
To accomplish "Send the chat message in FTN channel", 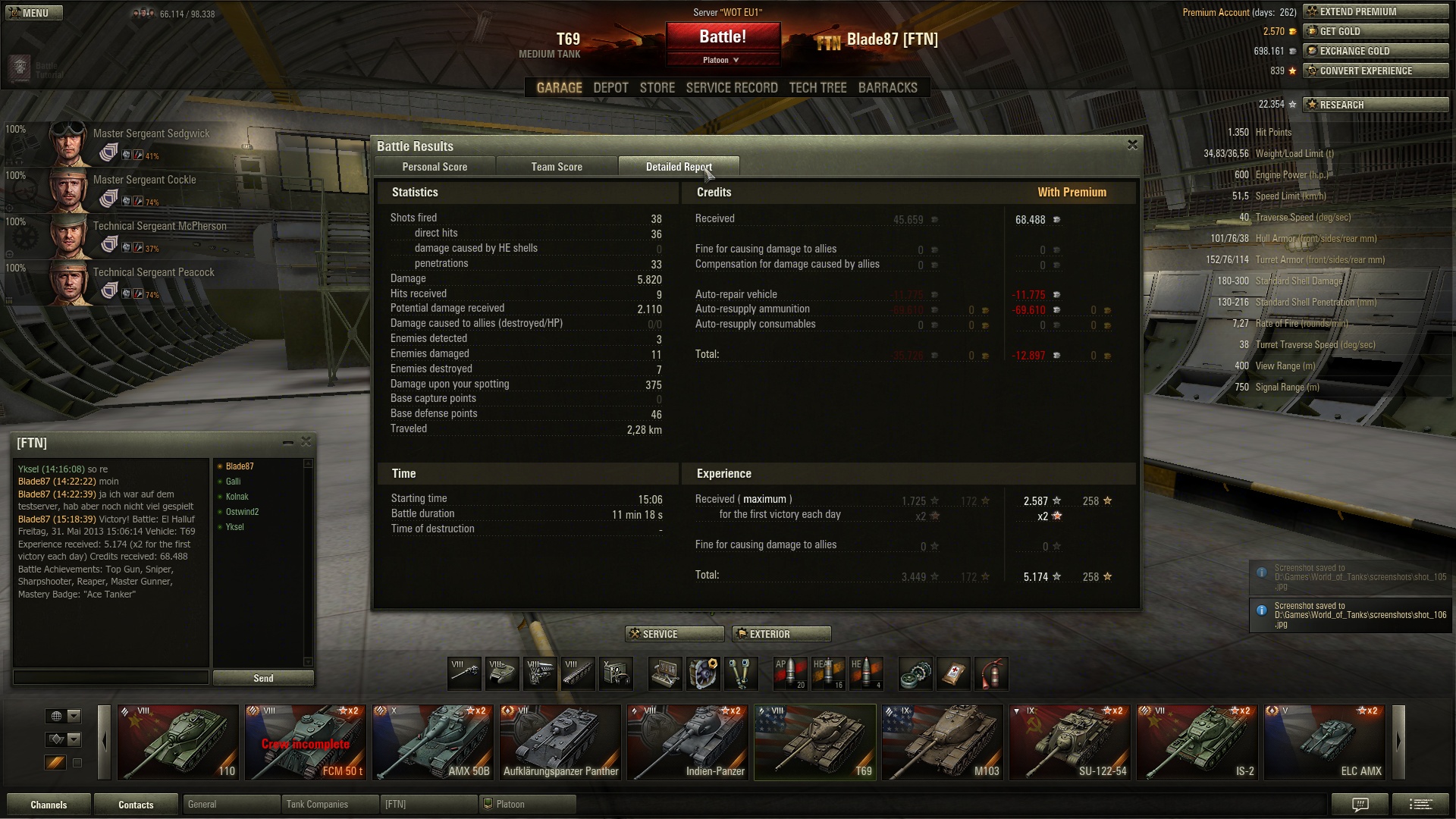I will pyautogui.click(x=263, y=678).
